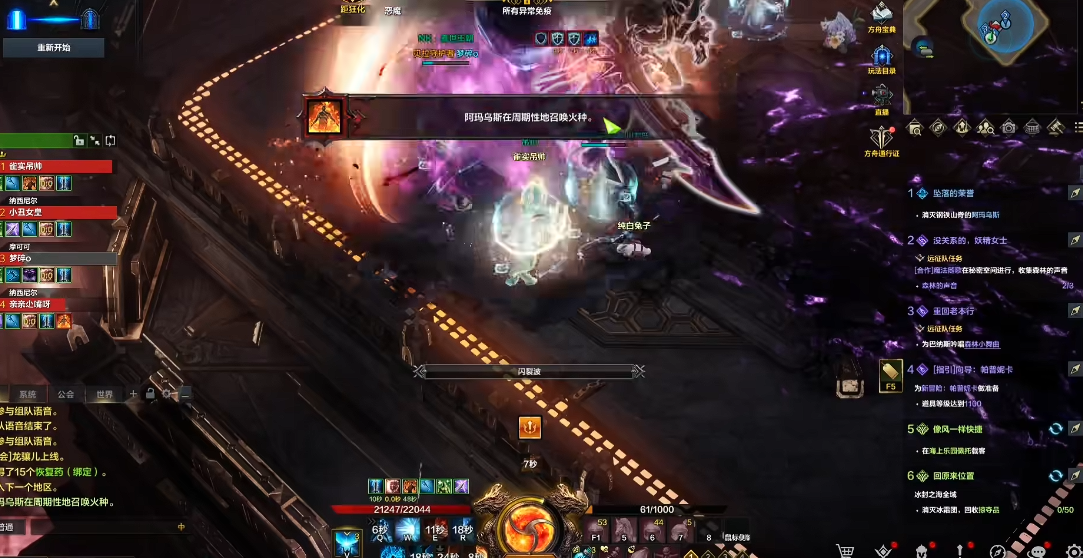Open the 方舟通行证 Ark Pass
The image size is (1083, 558).
(x=881, y=137)
